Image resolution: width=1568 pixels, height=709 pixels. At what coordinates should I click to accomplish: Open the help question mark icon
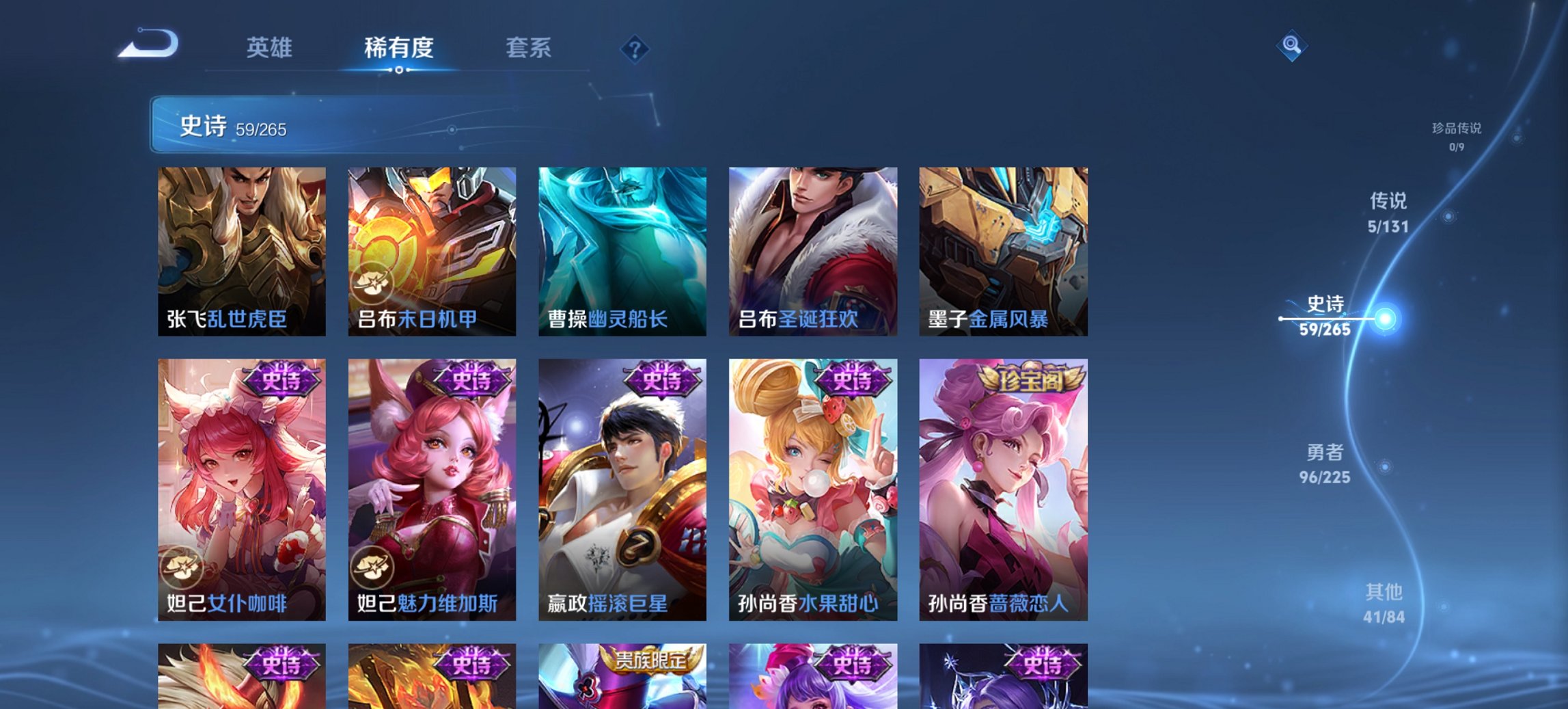tap(634, 48)
